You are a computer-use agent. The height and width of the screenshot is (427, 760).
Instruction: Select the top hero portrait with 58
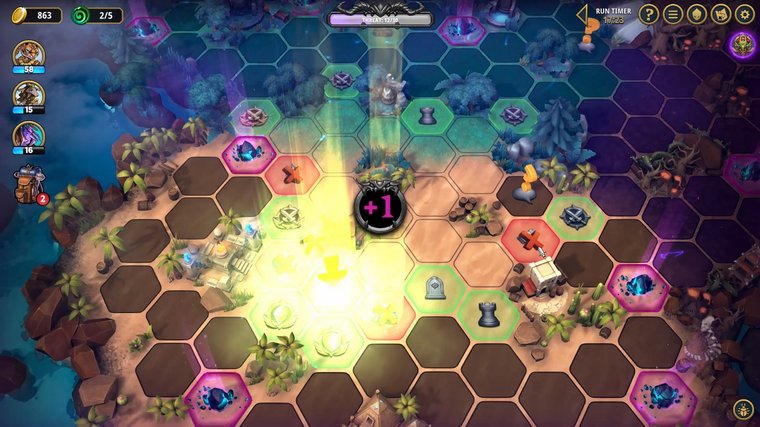(28, 55)
